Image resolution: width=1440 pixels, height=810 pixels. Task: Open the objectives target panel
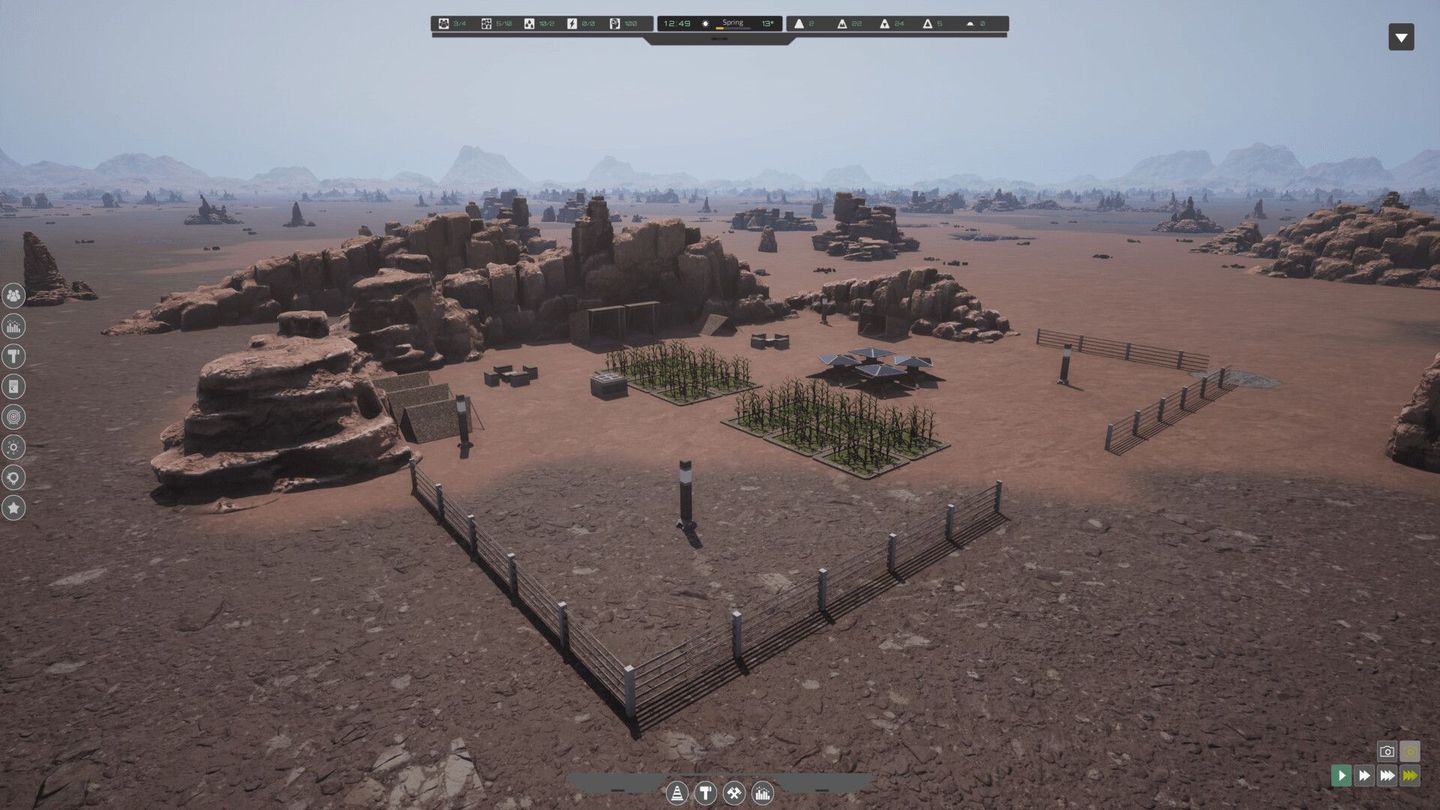click(x=13, y=417)
